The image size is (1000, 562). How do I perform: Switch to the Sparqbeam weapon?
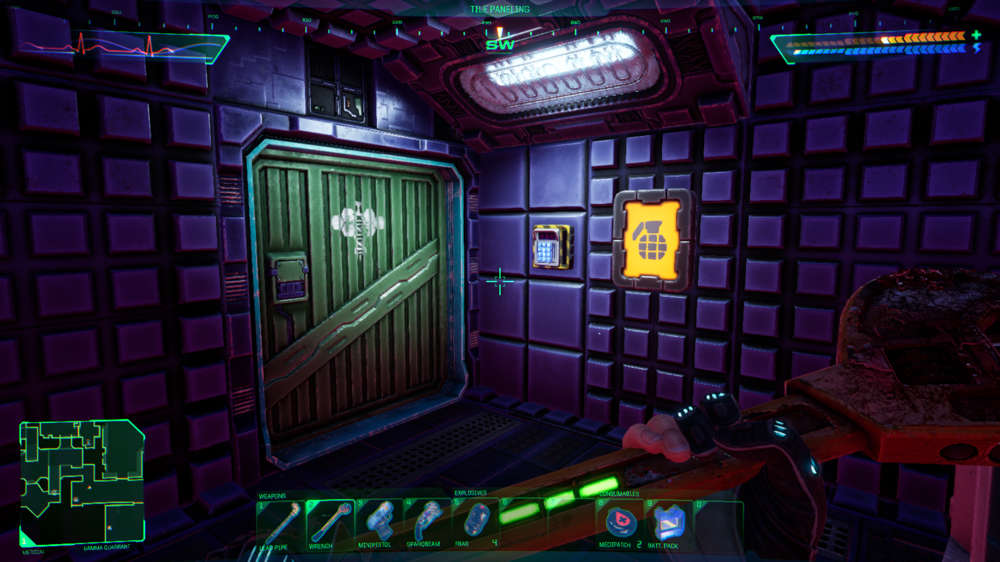point(428,523)
